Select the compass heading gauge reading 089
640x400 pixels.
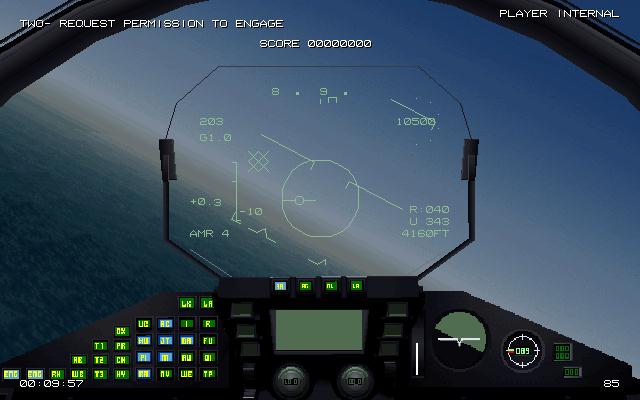521,351
